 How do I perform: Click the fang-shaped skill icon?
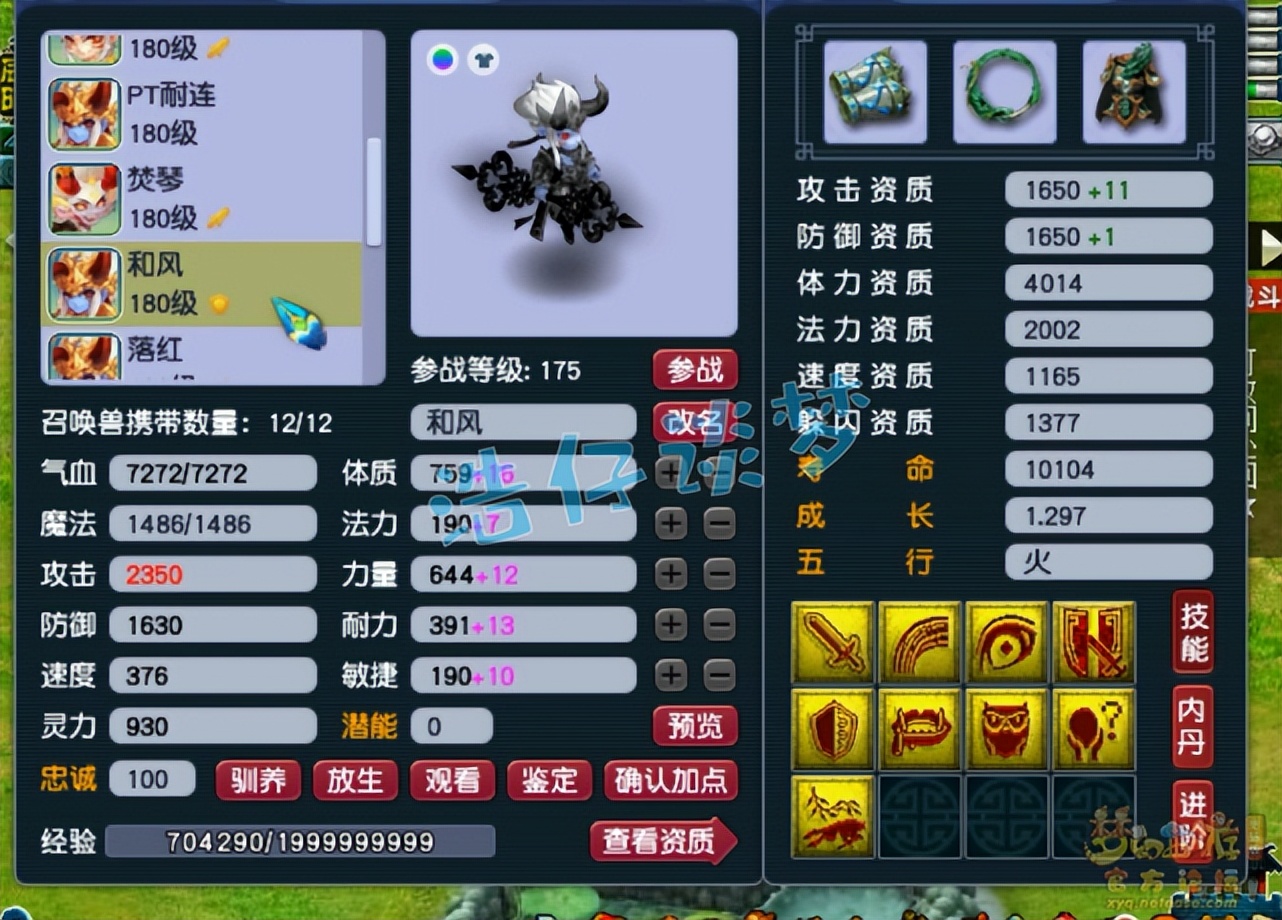(x=920, y=727)
